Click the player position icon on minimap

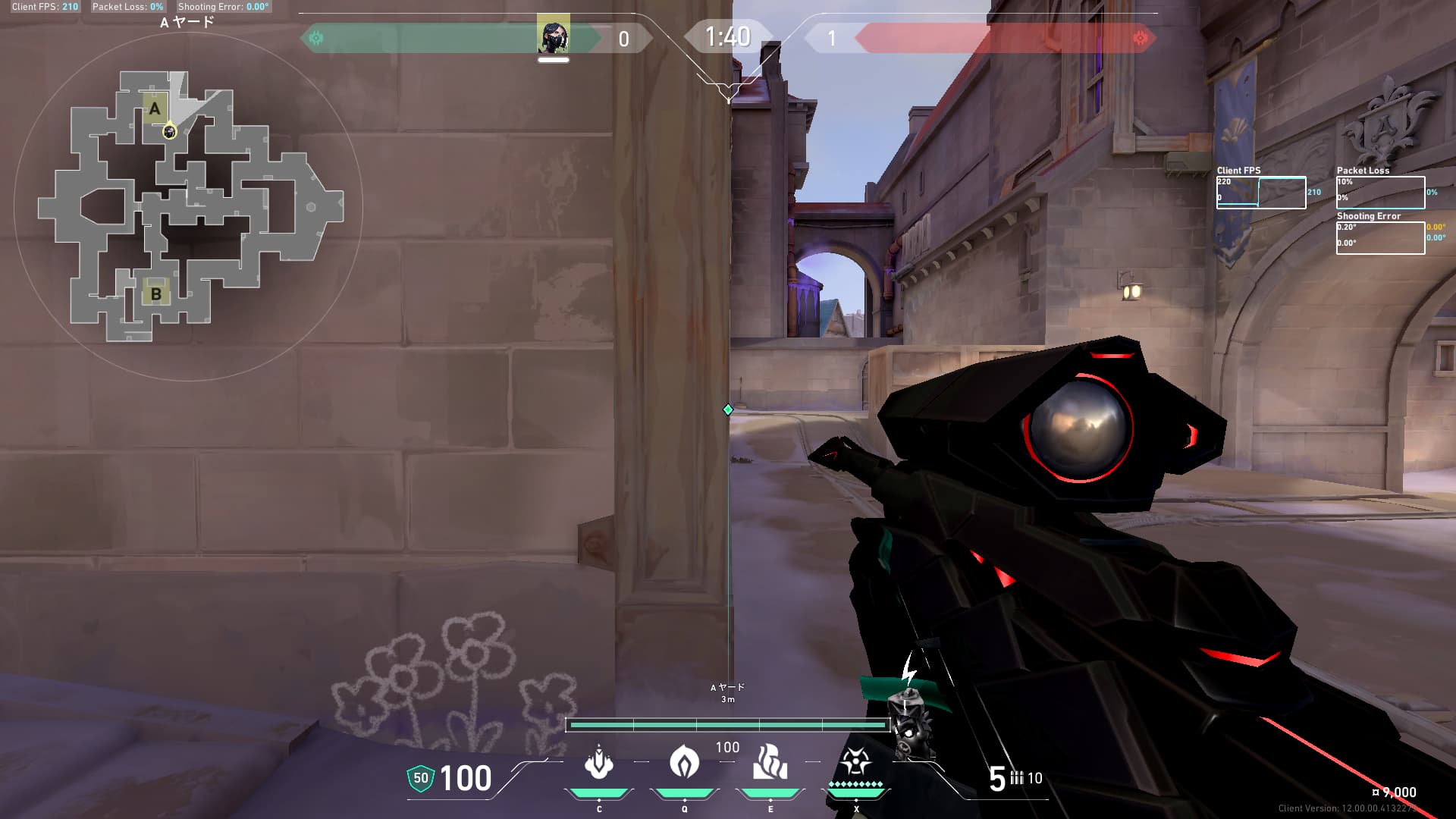170,133
